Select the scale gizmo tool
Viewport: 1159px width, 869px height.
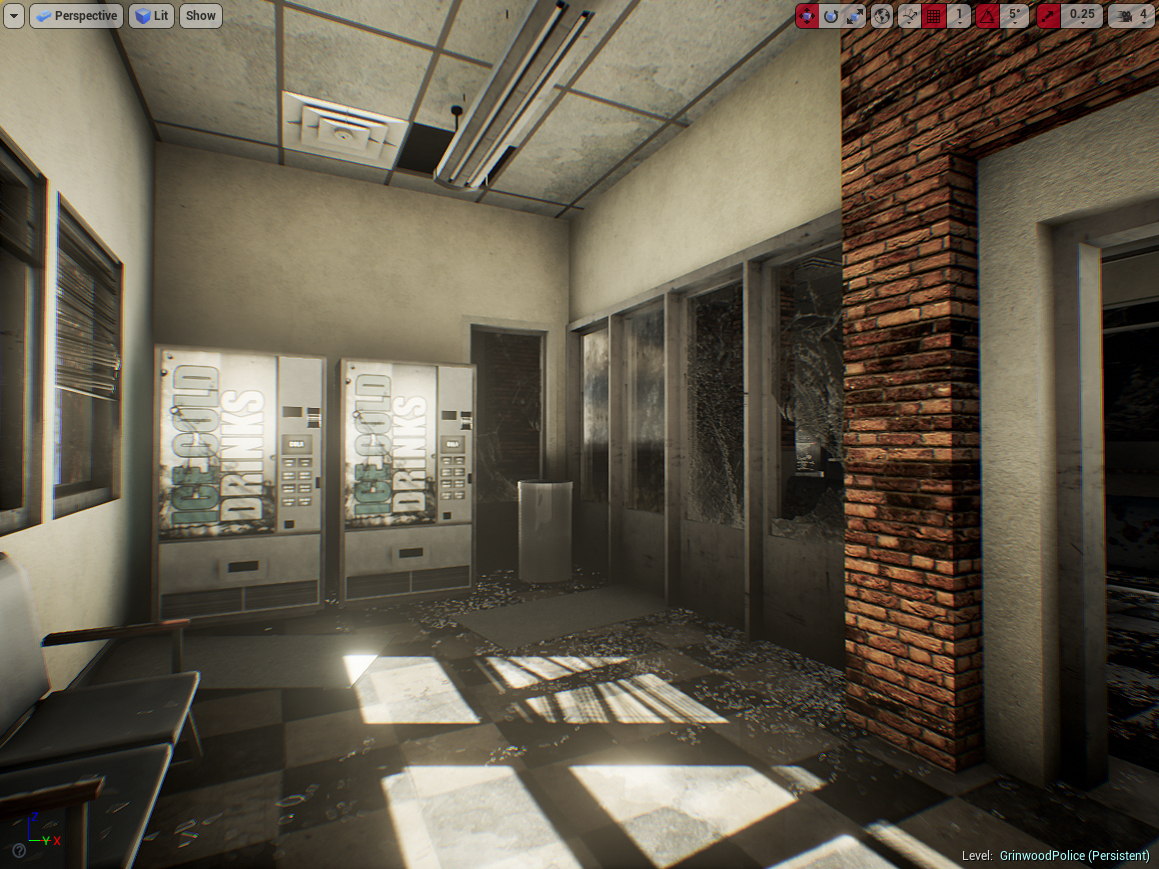(855, 16)
